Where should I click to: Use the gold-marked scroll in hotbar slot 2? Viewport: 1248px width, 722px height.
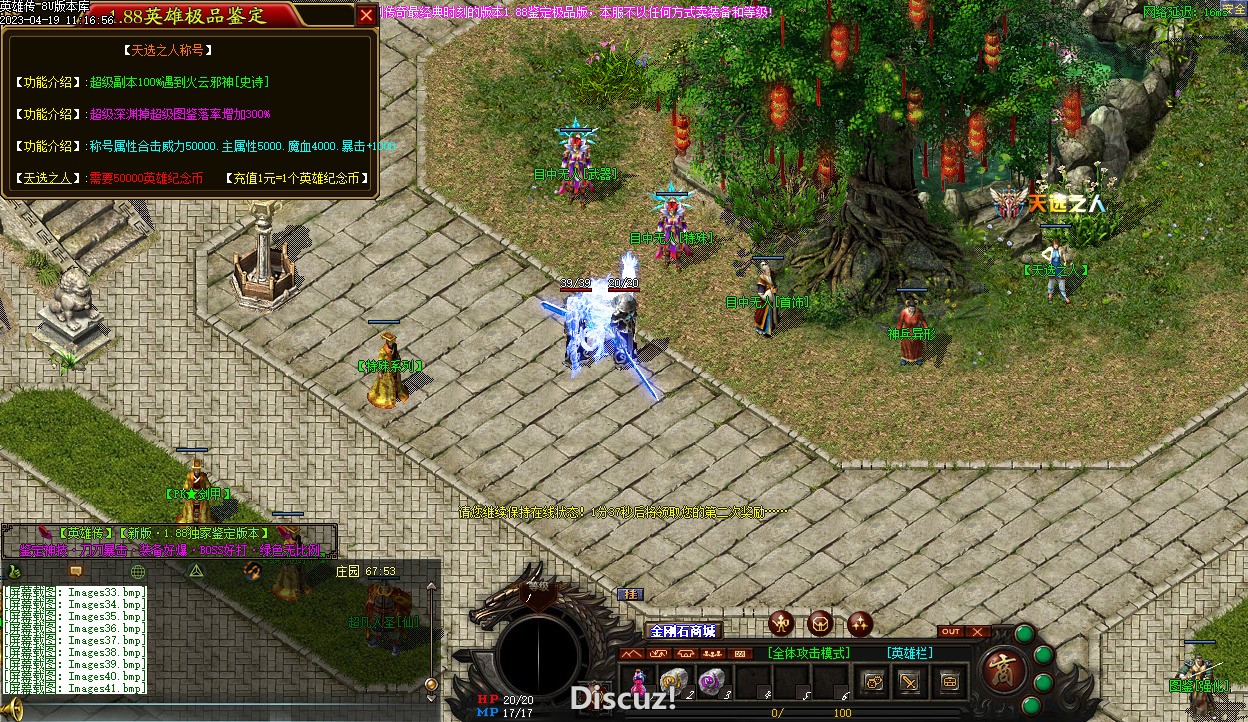coord(672,681)
